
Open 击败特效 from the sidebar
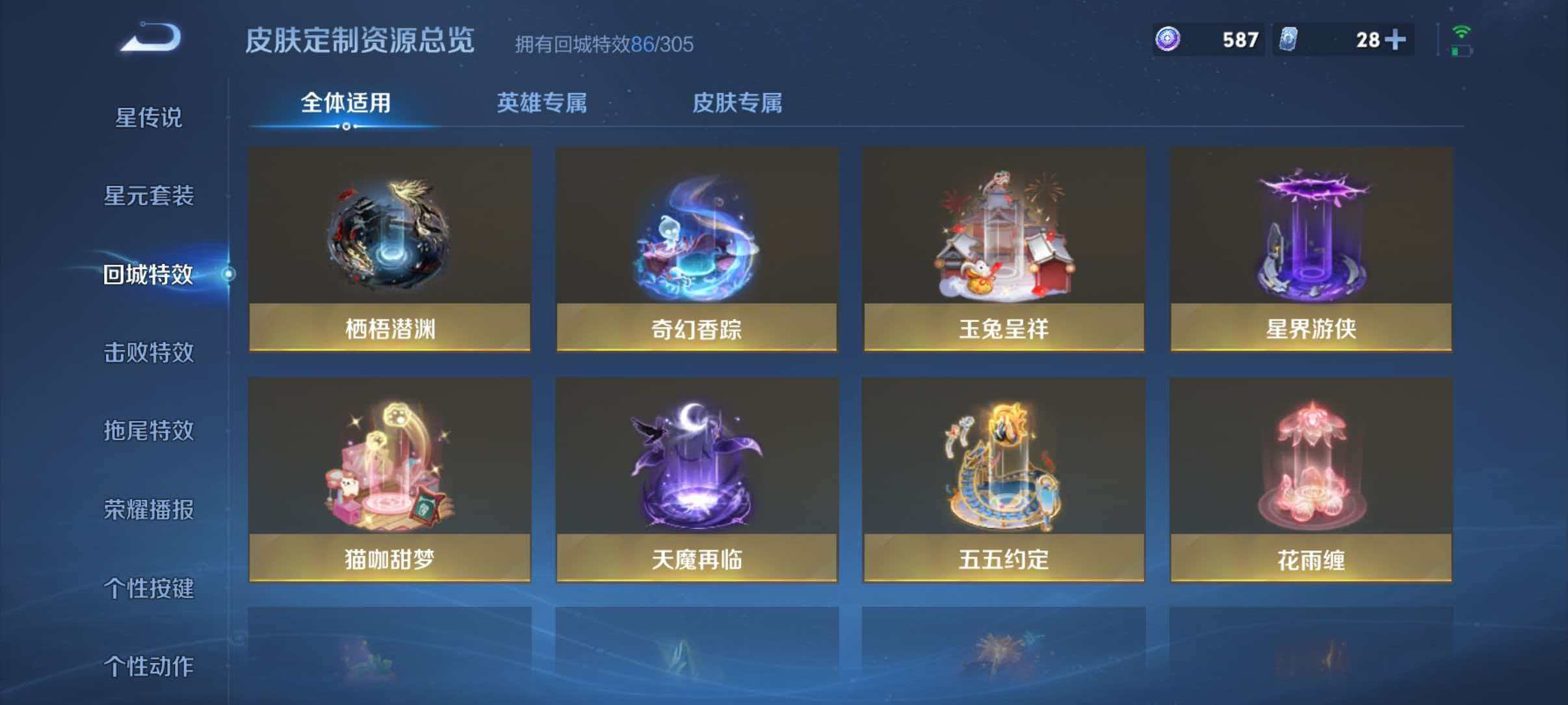coord(150,351)
